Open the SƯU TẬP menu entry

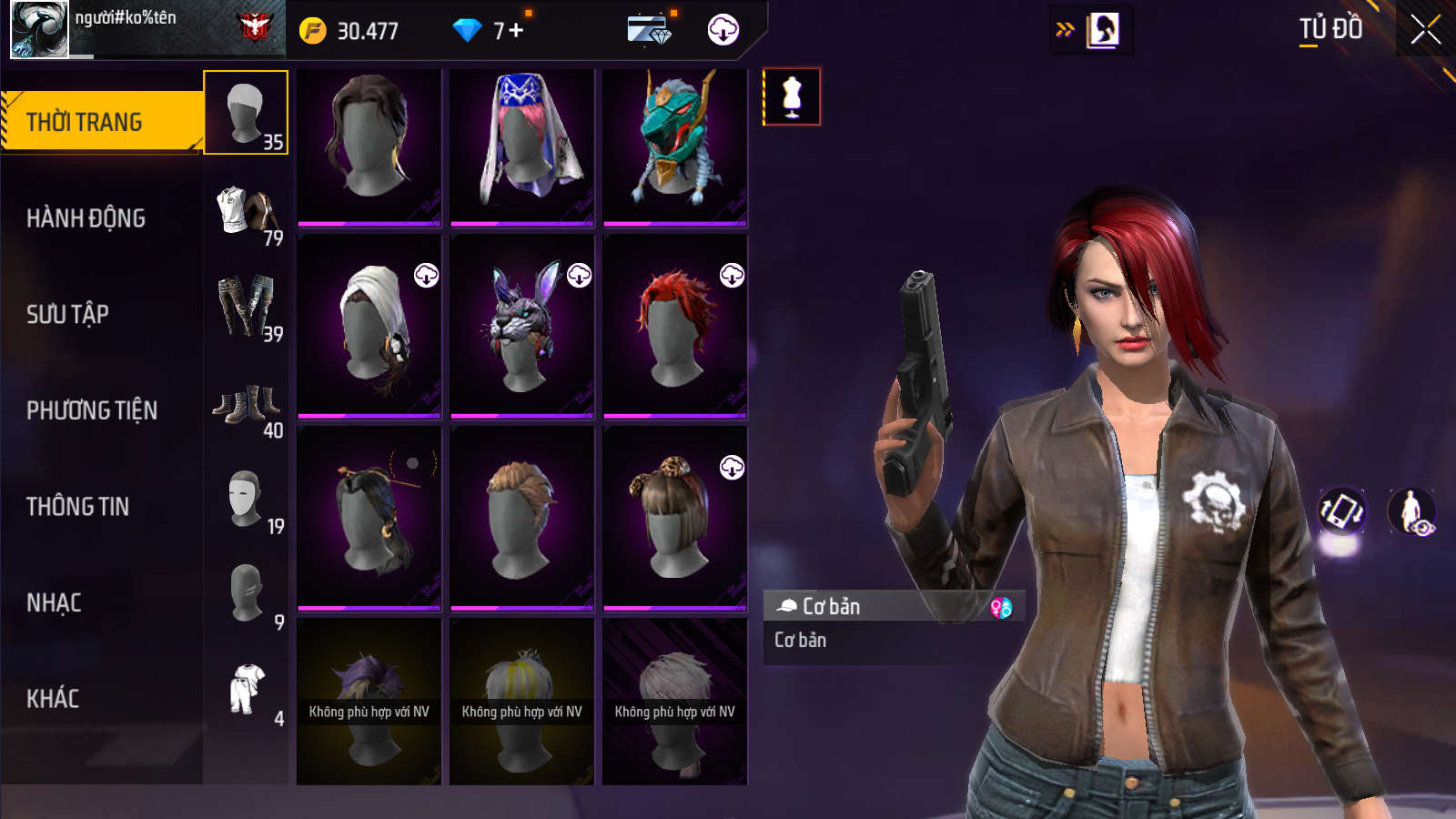tap(68, 315)
